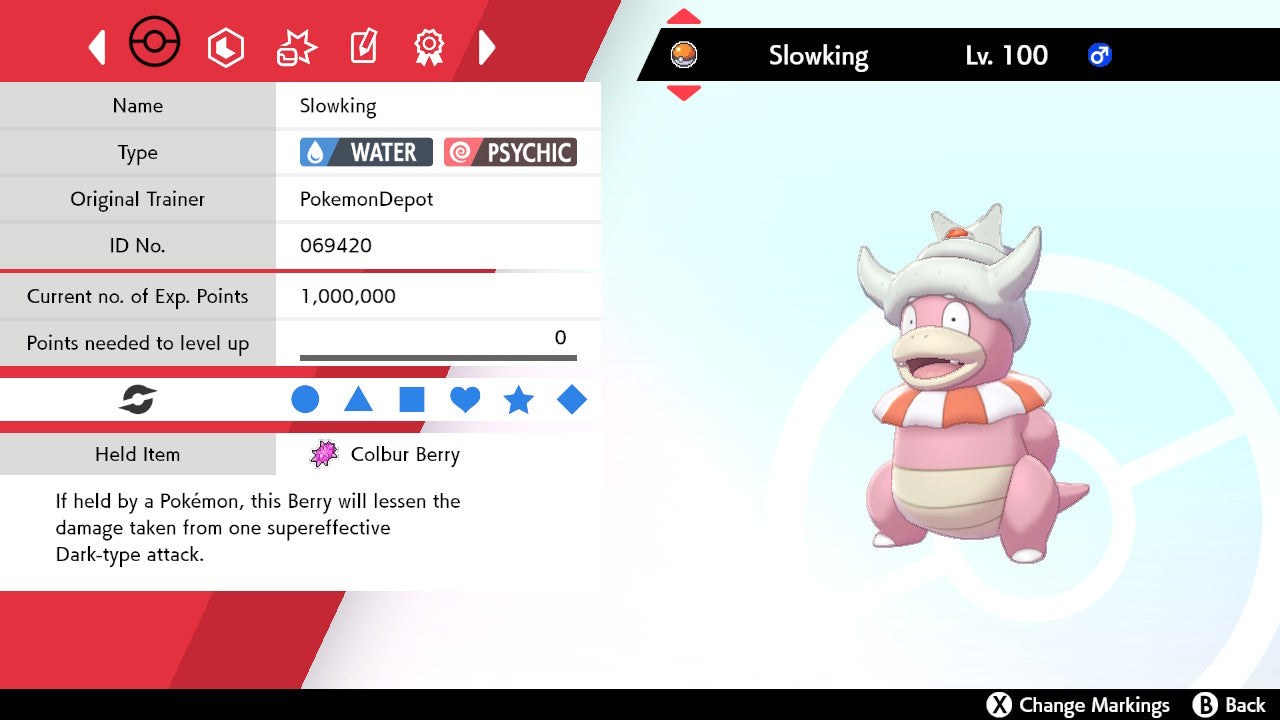This screenshot has width=1280, height=720.
Task: Toggle the diamond marking
Action: (572, 400)
